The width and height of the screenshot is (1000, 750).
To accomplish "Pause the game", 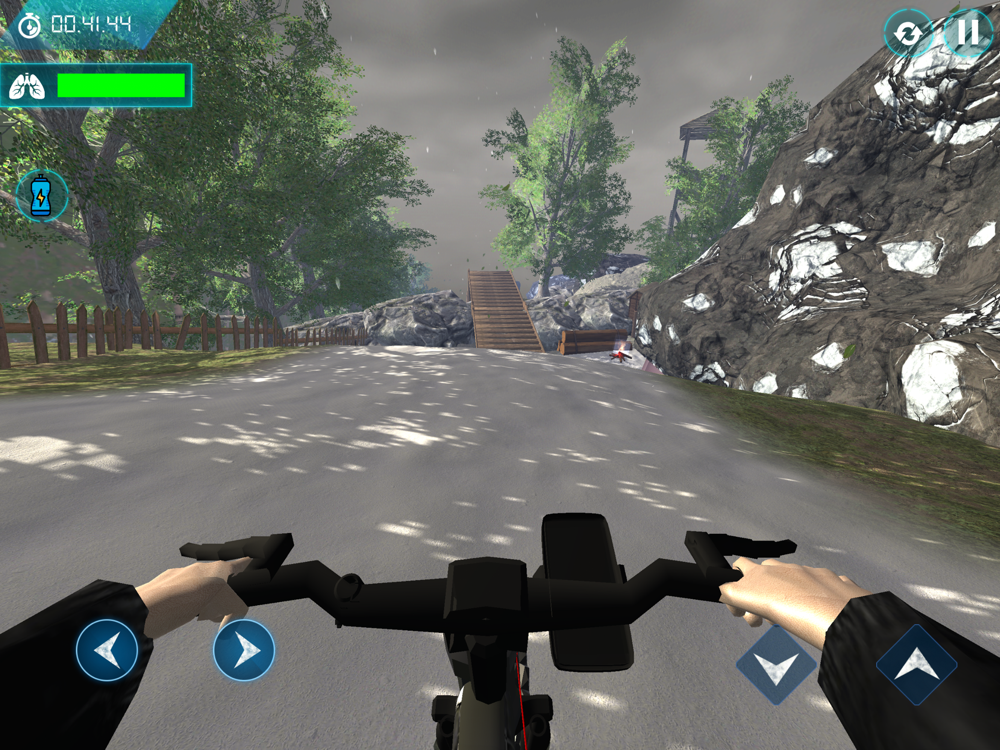I will click(x=967, y=33).
